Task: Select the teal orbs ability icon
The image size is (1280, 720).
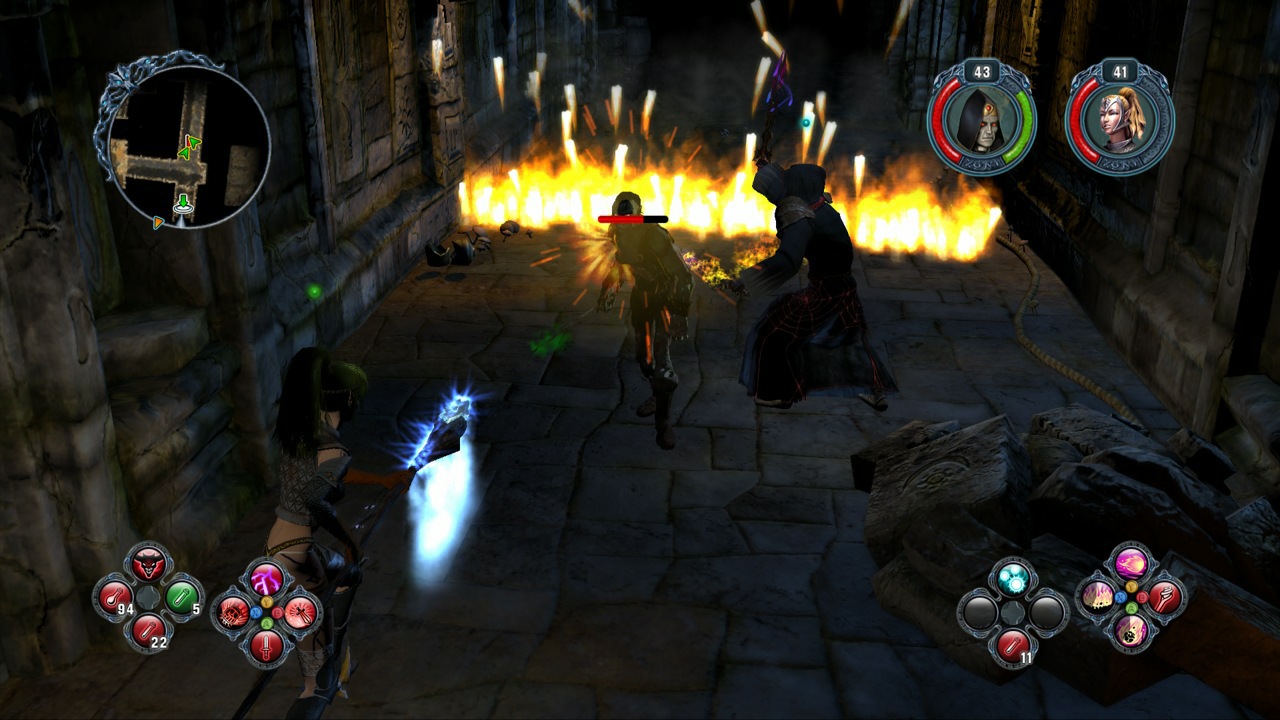Action: pyautogui.click(x=1011, y=577)
